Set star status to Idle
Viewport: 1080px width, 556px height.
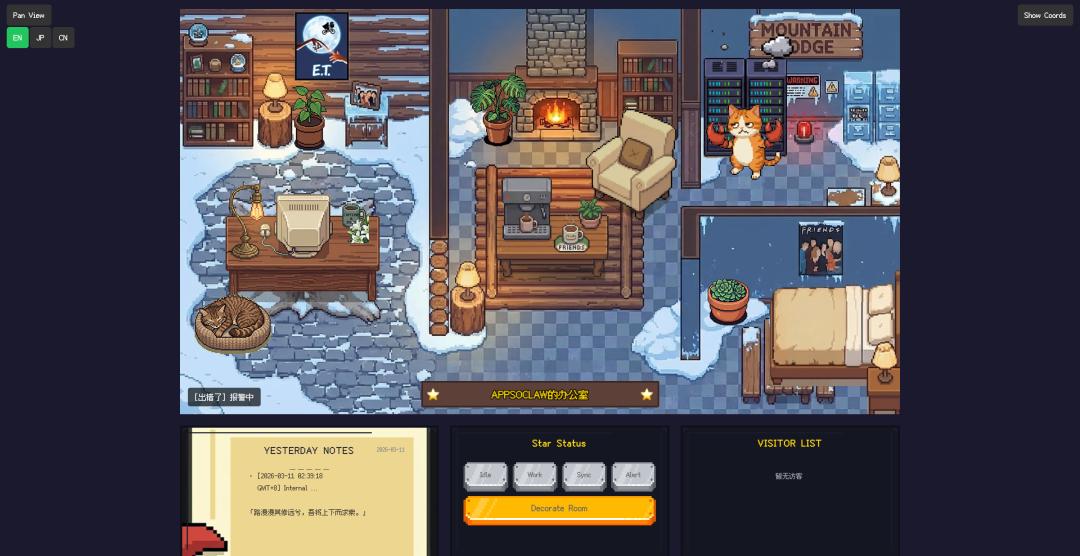[486, 475]
